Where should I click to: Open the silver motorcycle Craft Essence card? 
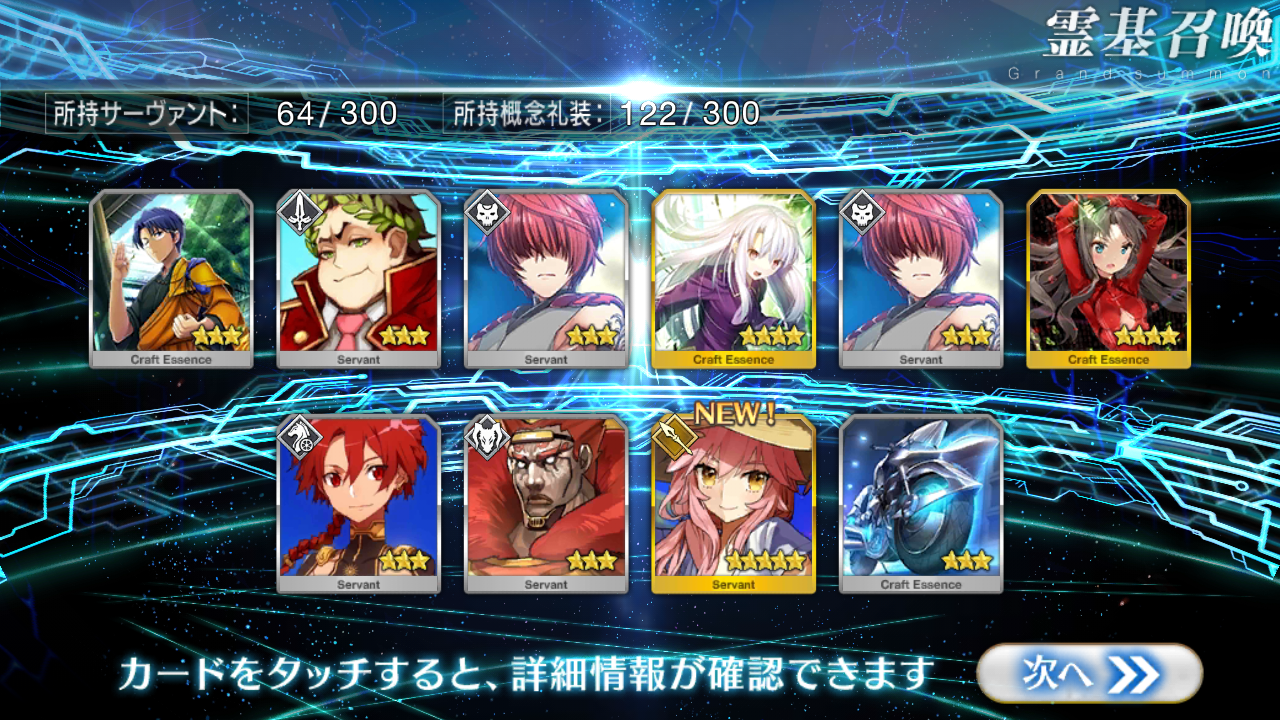pyautogui.click(x=921, y=503)
